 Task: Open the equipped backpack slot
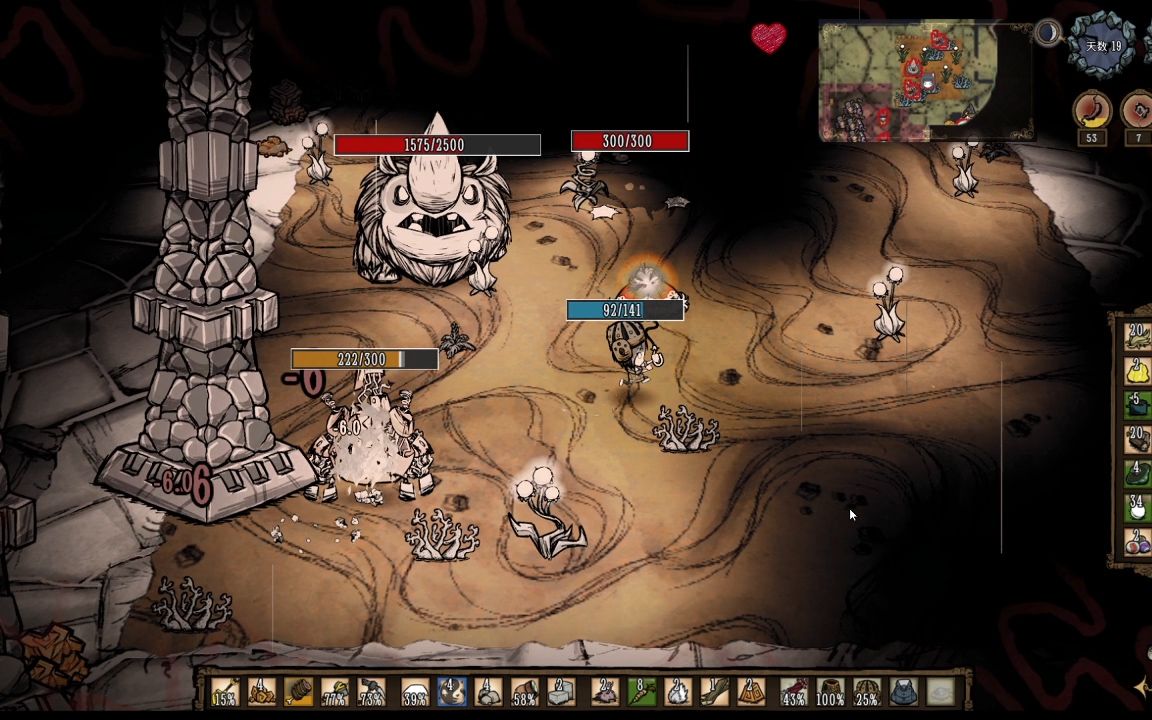(903, 692)
